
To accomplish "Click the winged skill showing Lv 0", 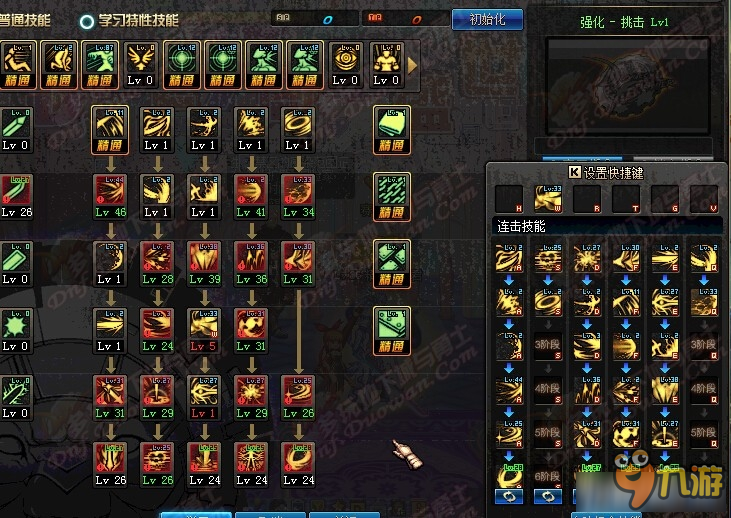I will tap(140, 64).
